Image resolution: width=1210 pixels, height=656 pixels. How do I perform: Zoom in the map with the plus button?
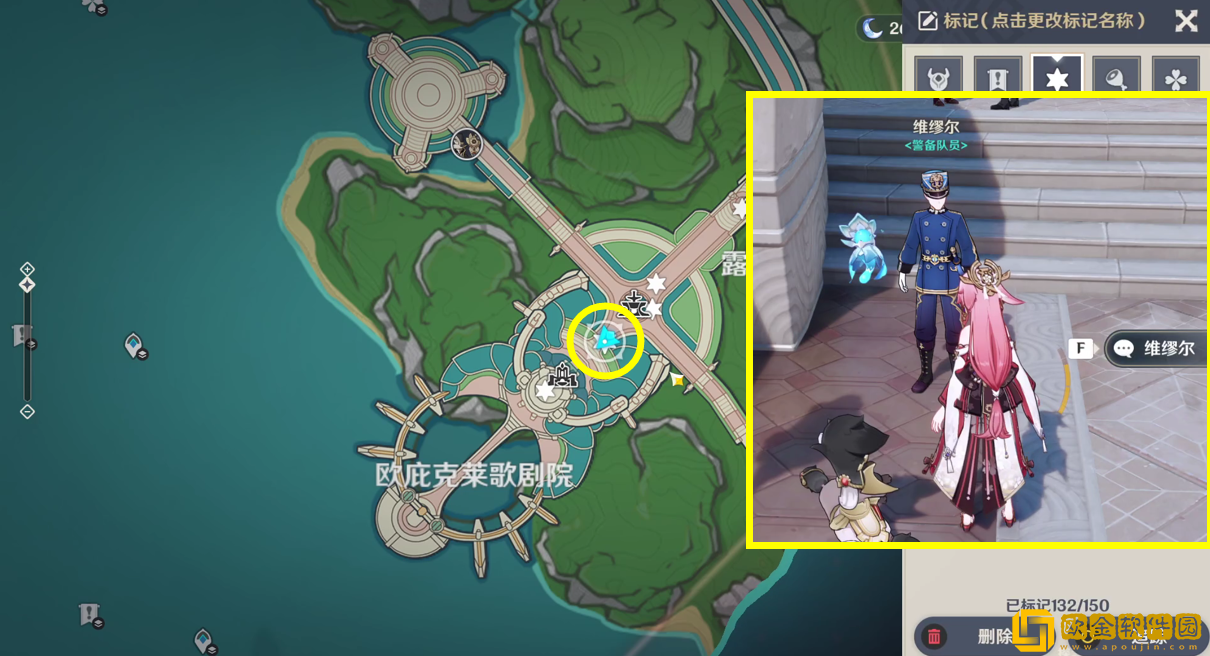click(27, 269)
